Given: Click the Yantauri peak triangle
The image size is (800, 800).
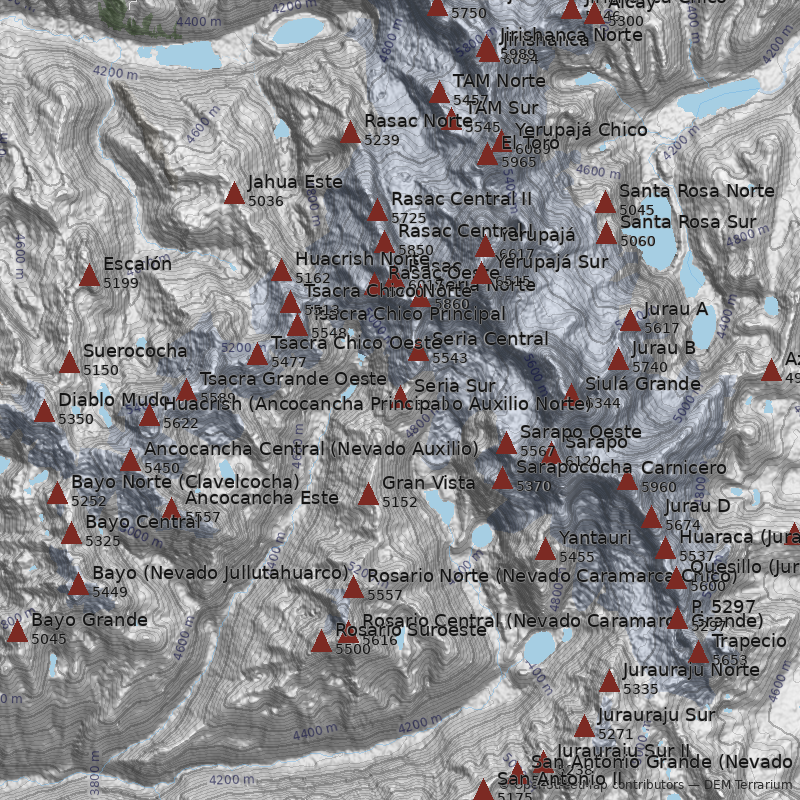Looking at the screenshot, I should [545, 549].
